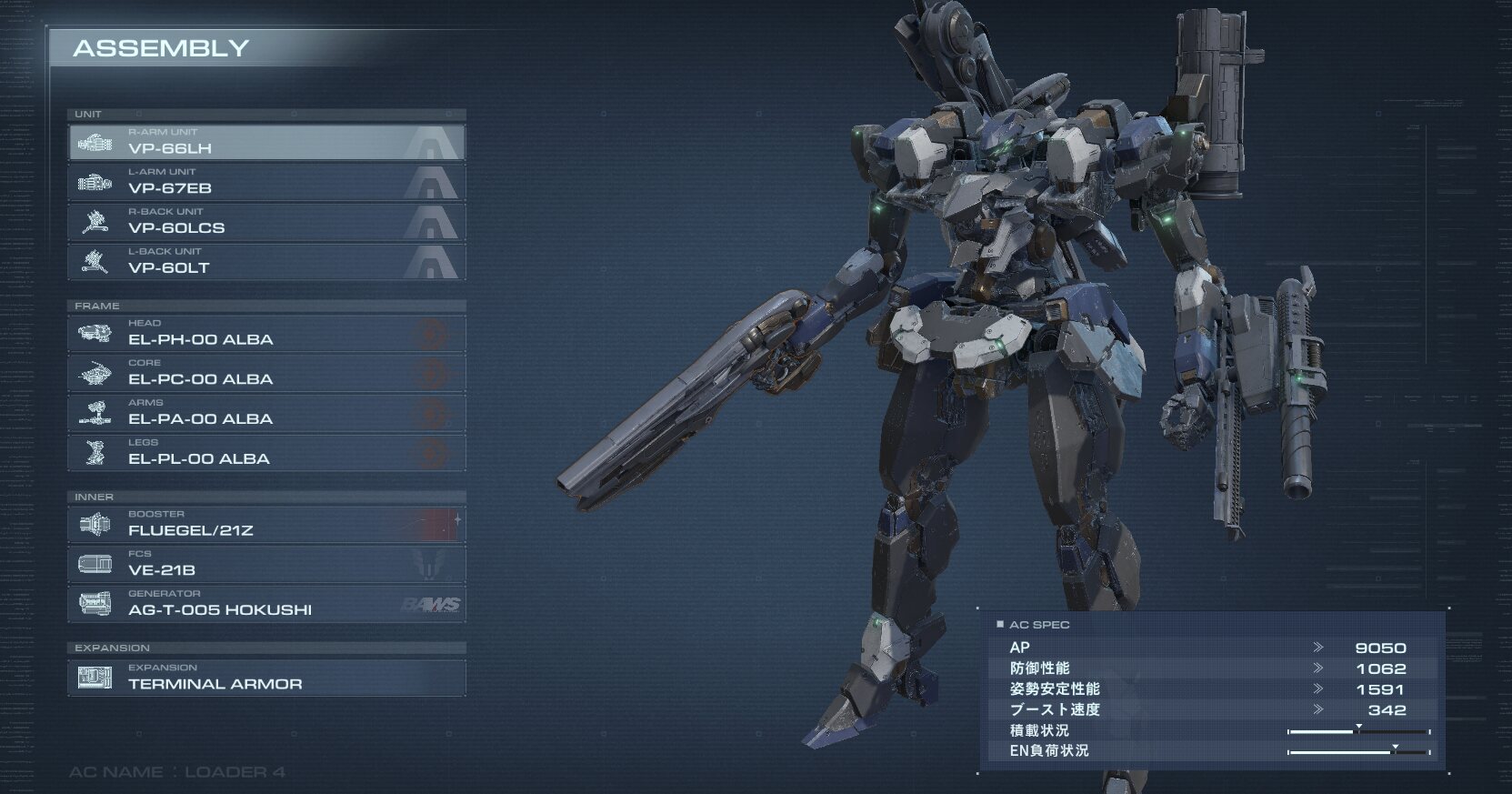The width and height of the screenshot is (1512, 794).
Task: Open the R-BACK UNIT VP-60LCS slot
Action: pos(266,222)
